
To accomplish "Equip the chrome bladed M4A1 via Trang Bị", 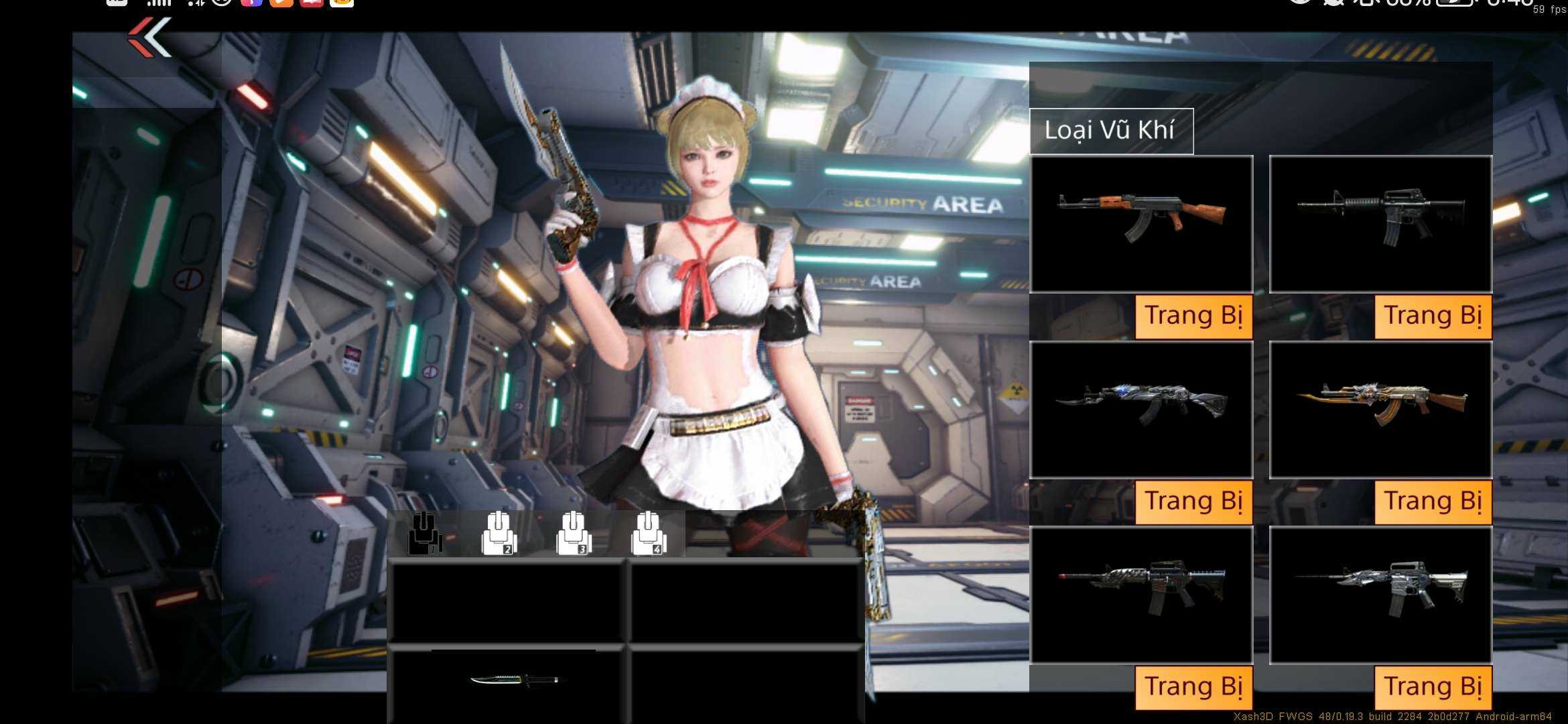I will tap(1433, 687).
